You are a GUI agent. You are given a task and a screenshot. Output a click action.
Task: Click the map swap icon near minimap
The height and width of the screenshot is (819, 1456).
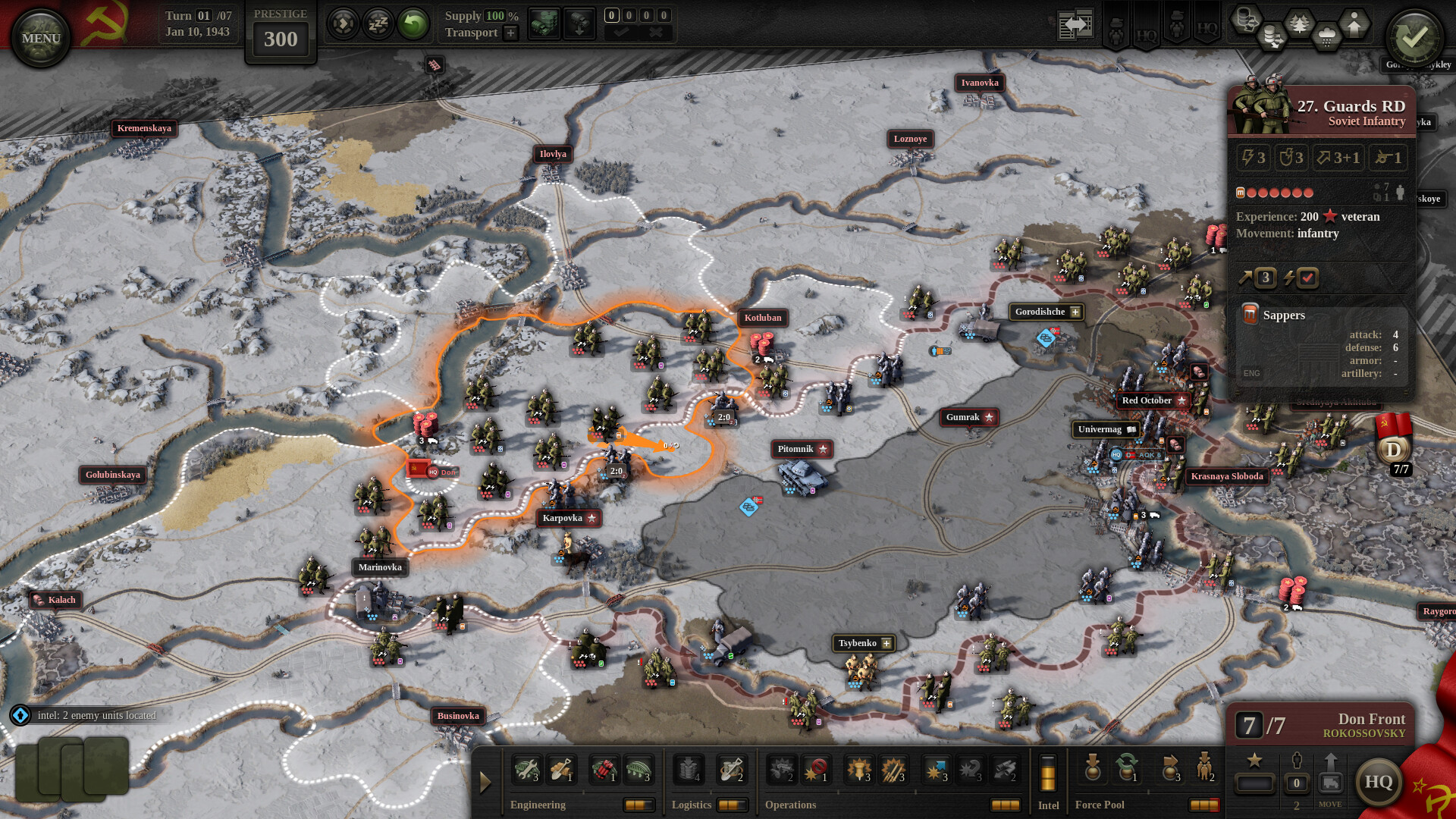point(1075,23)
